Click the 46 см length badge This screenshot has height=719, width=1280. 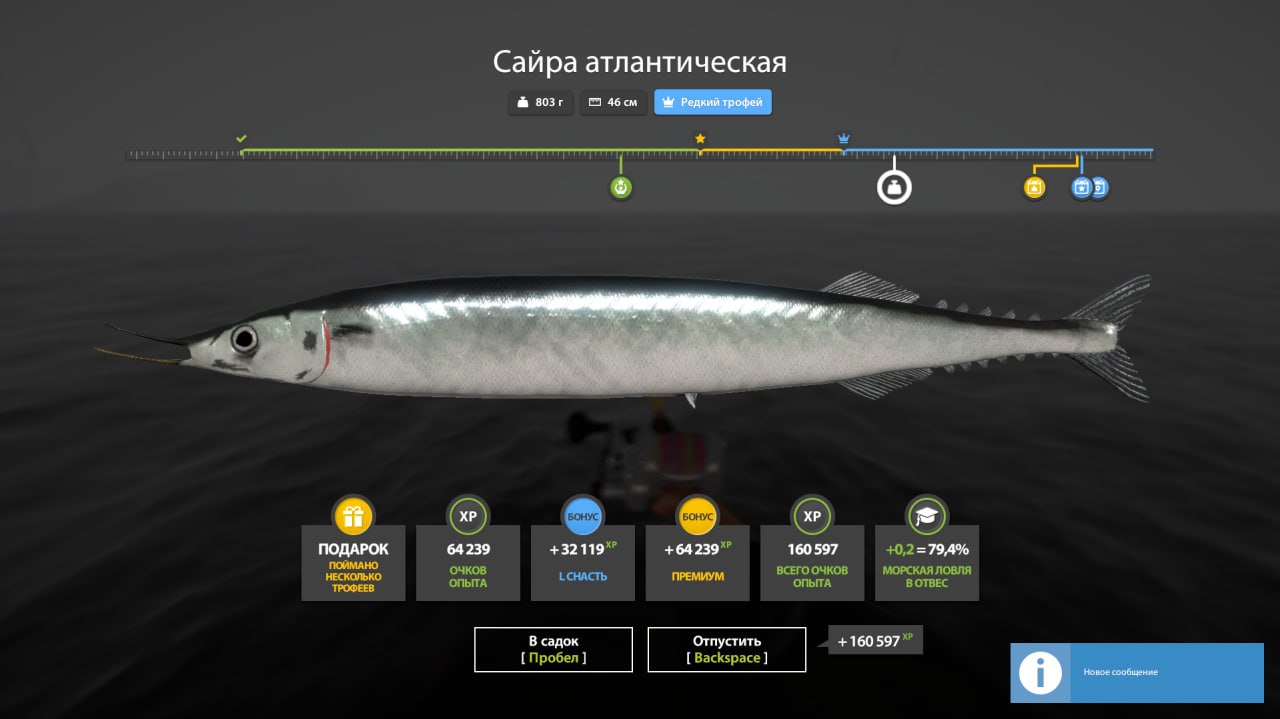pyautogui.click(x=613, y=102)
